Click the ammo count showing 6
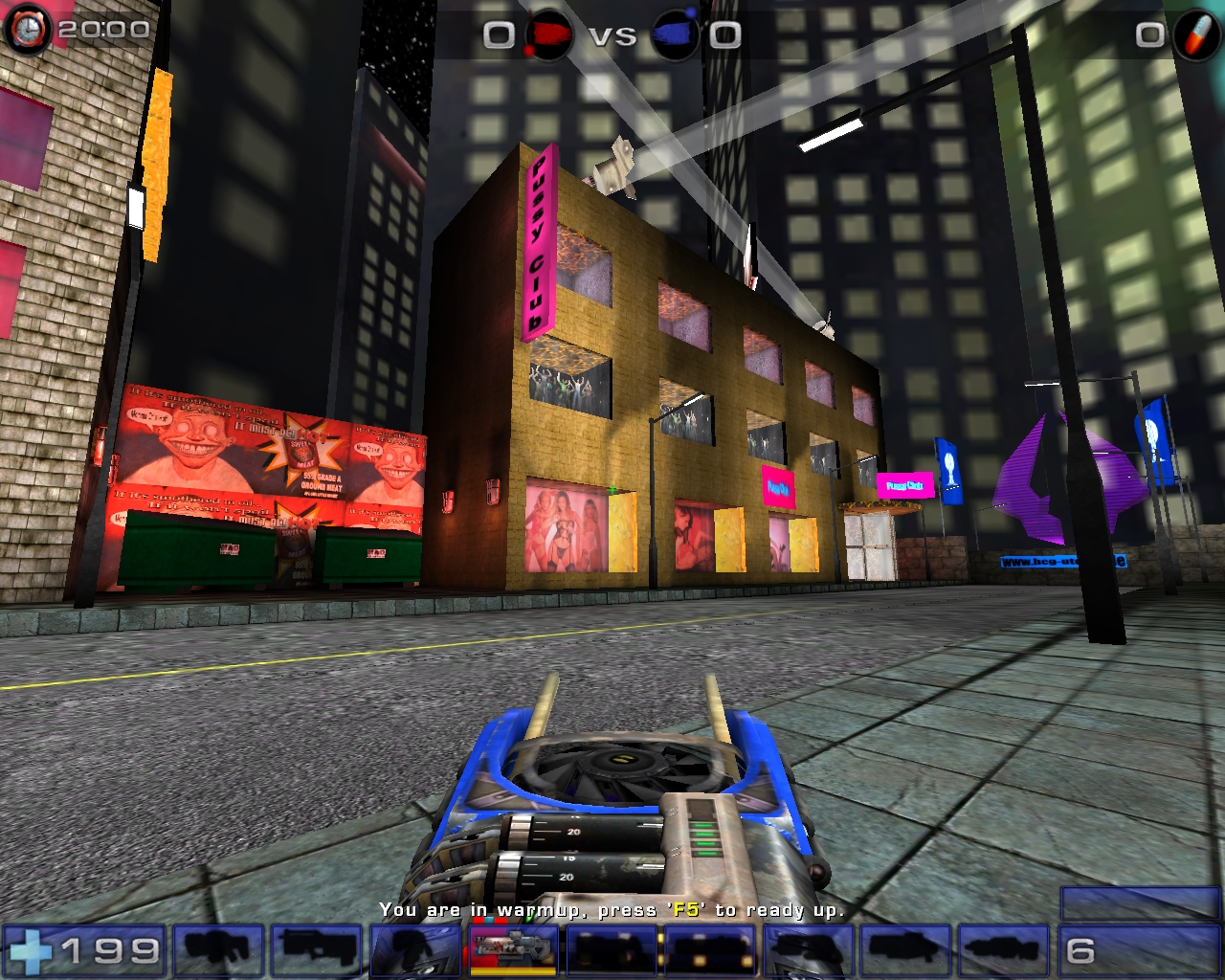This screenshot has width=1225, height=980. click(x=1082, y=949)
